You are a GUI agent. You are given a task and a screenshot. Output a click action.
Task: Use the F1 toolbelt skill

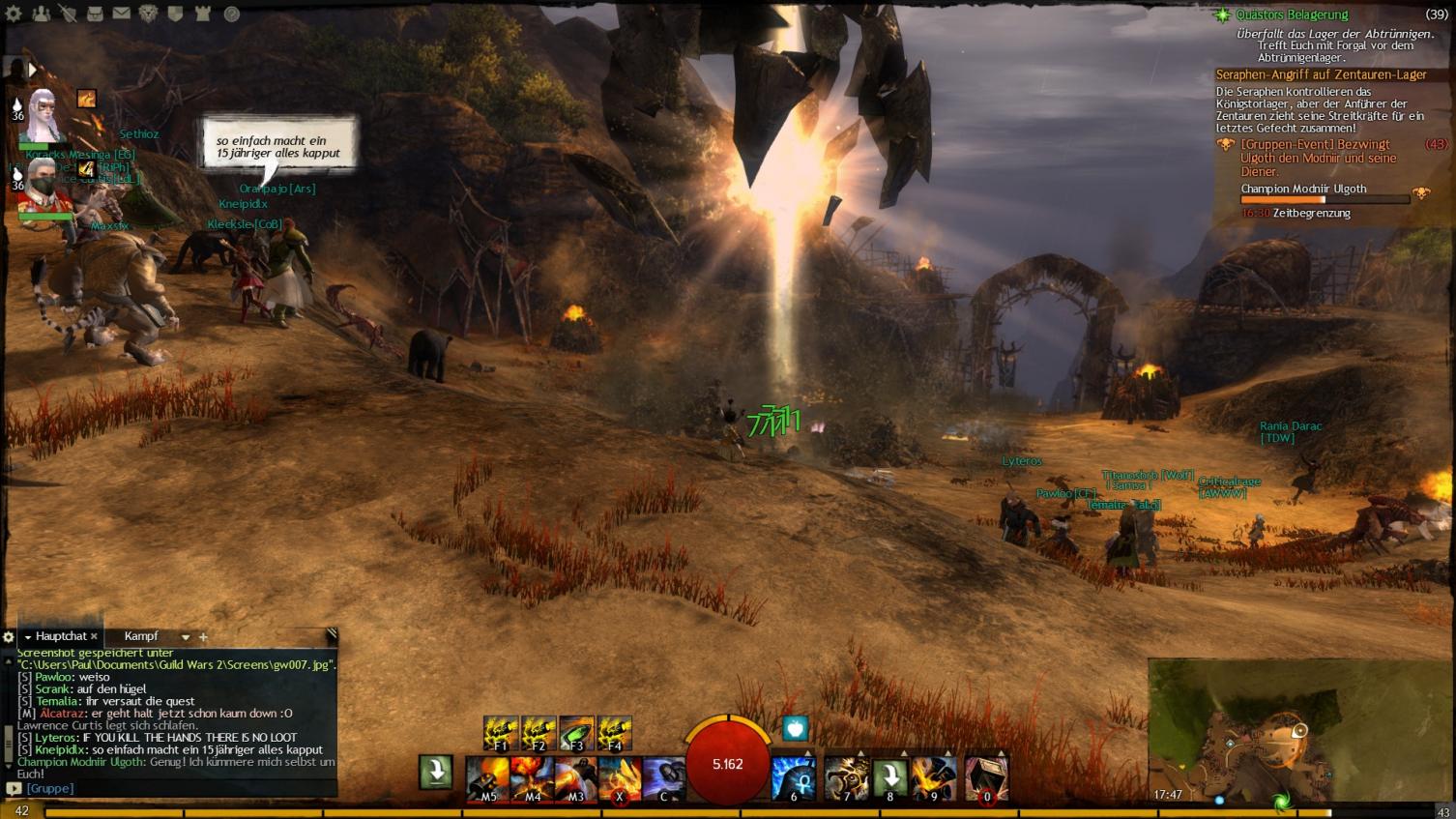(x=501, y=734)
